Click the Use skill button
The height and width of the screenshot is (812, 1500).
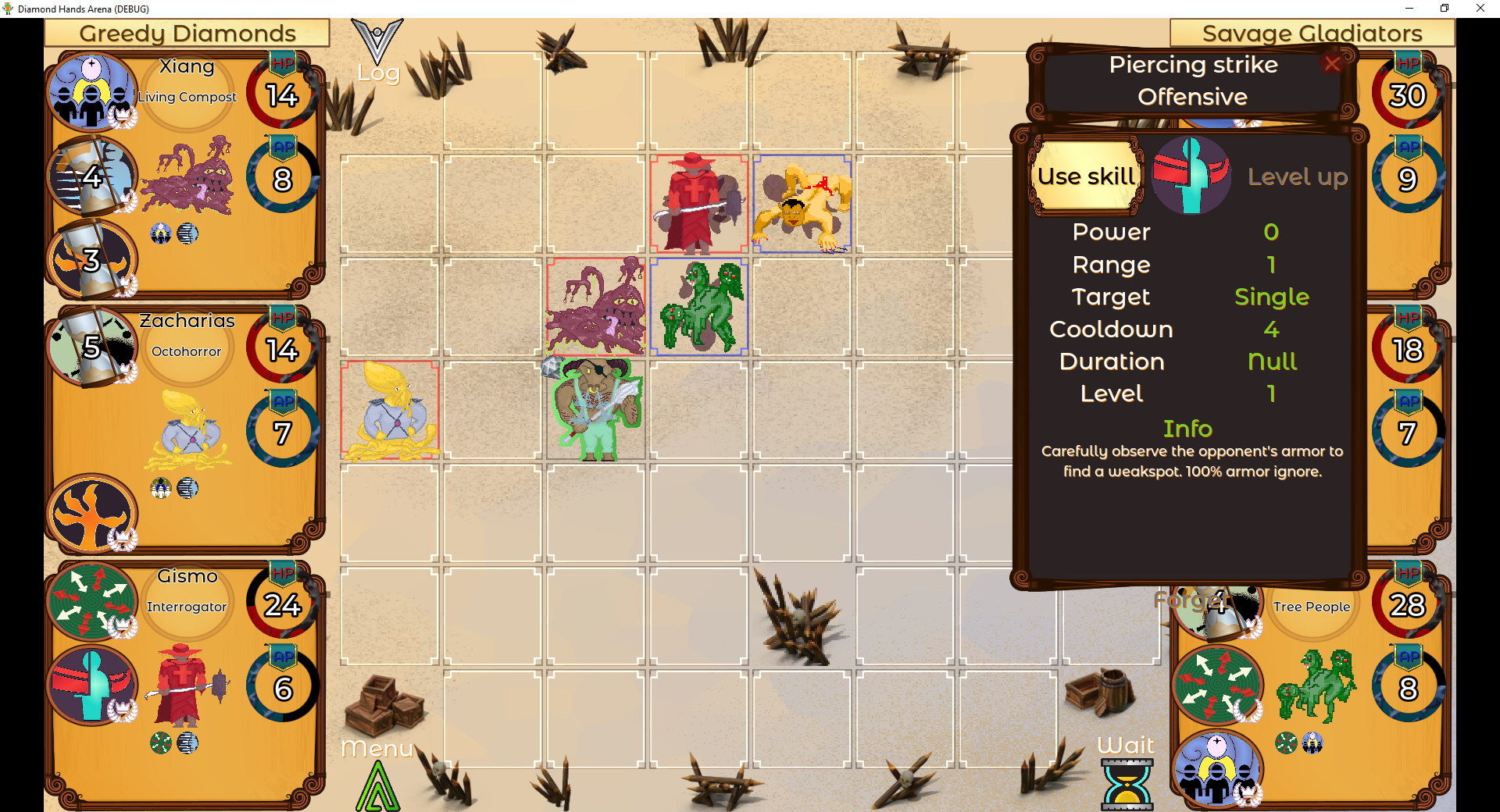pos(1085,176)
